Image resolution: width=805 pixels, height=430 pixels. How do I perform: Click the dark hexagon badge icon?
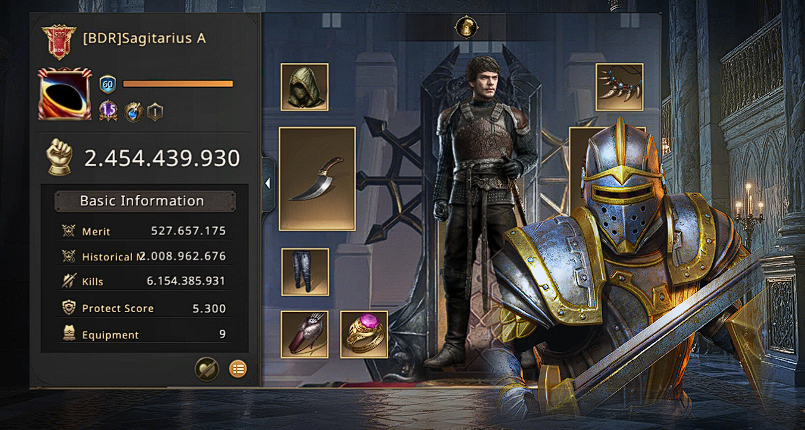[x=155, y=112]
